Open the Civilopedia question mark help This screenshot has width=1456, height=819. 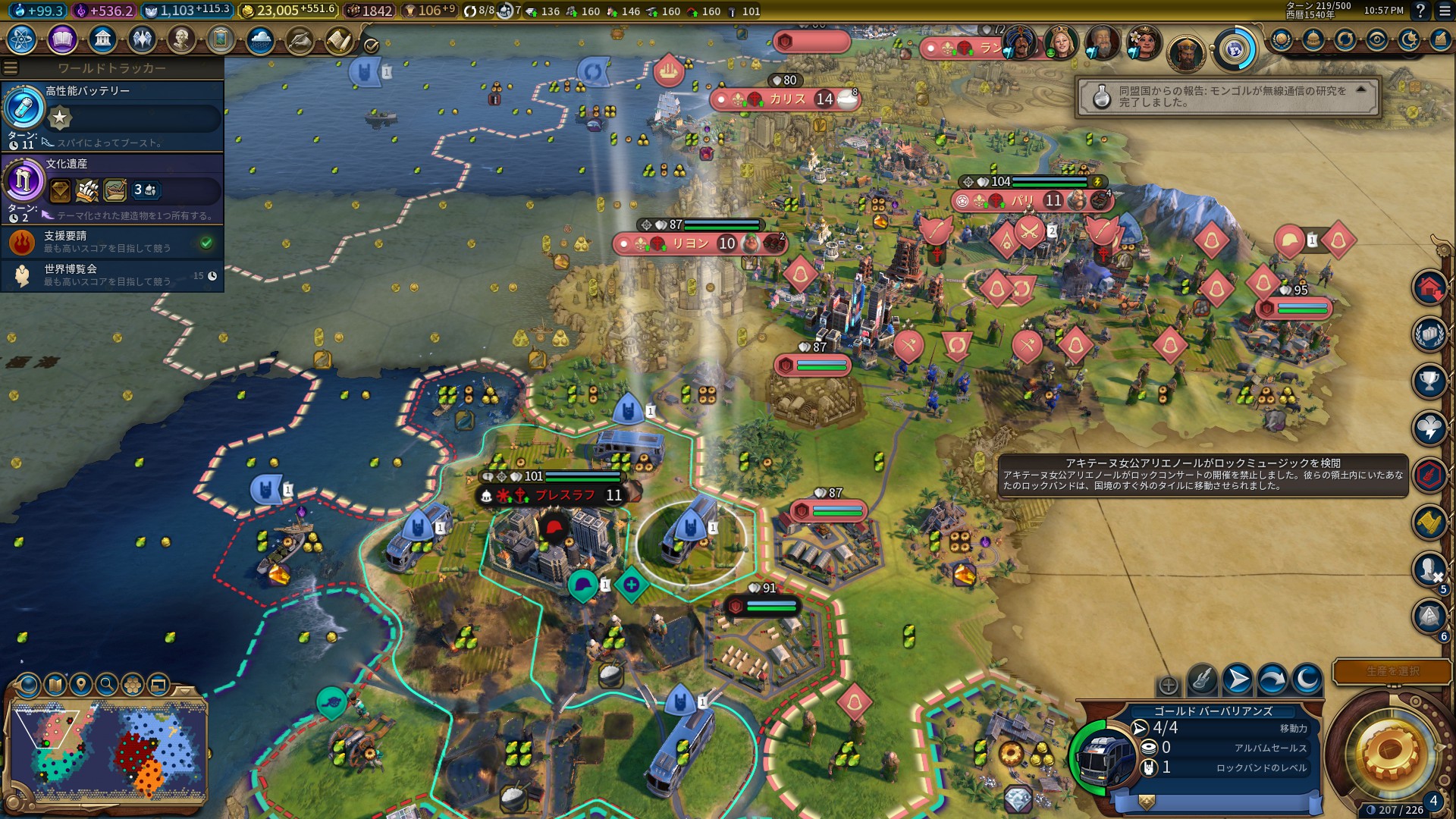point(1420,11)
